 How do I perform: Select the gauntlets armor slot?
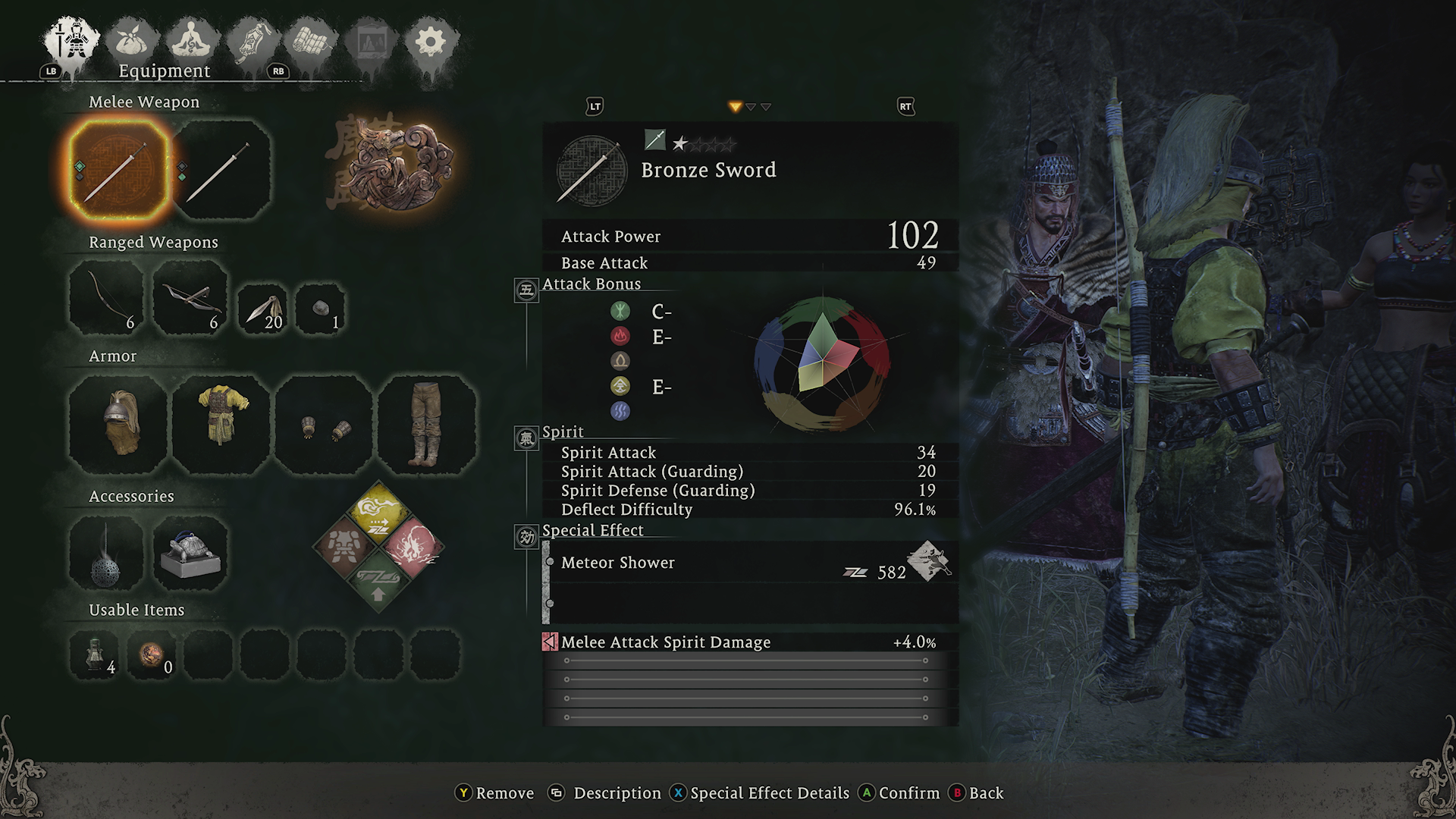[324, 425]
